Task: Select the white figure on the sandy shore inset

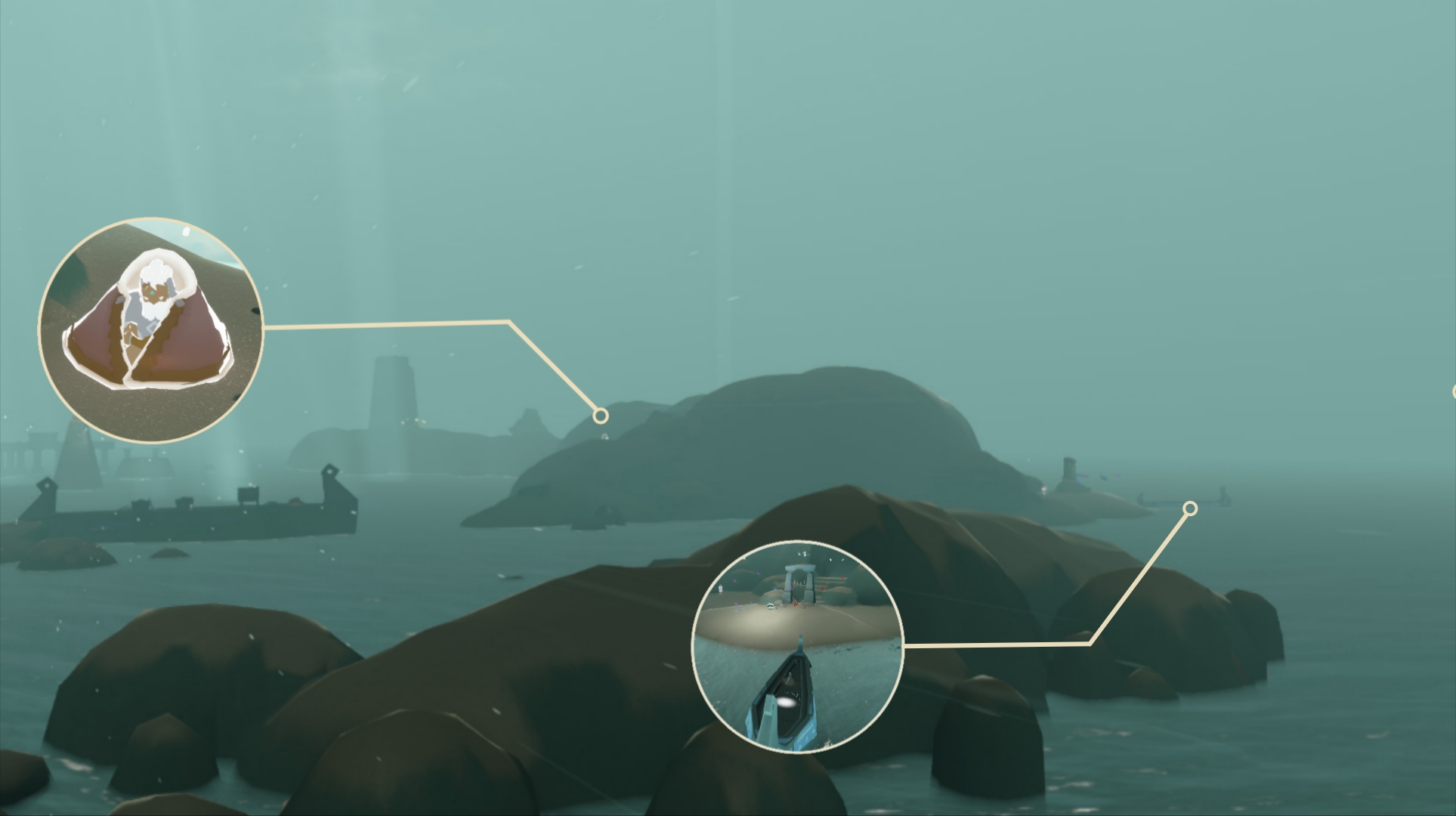Action: pos(720,588)
